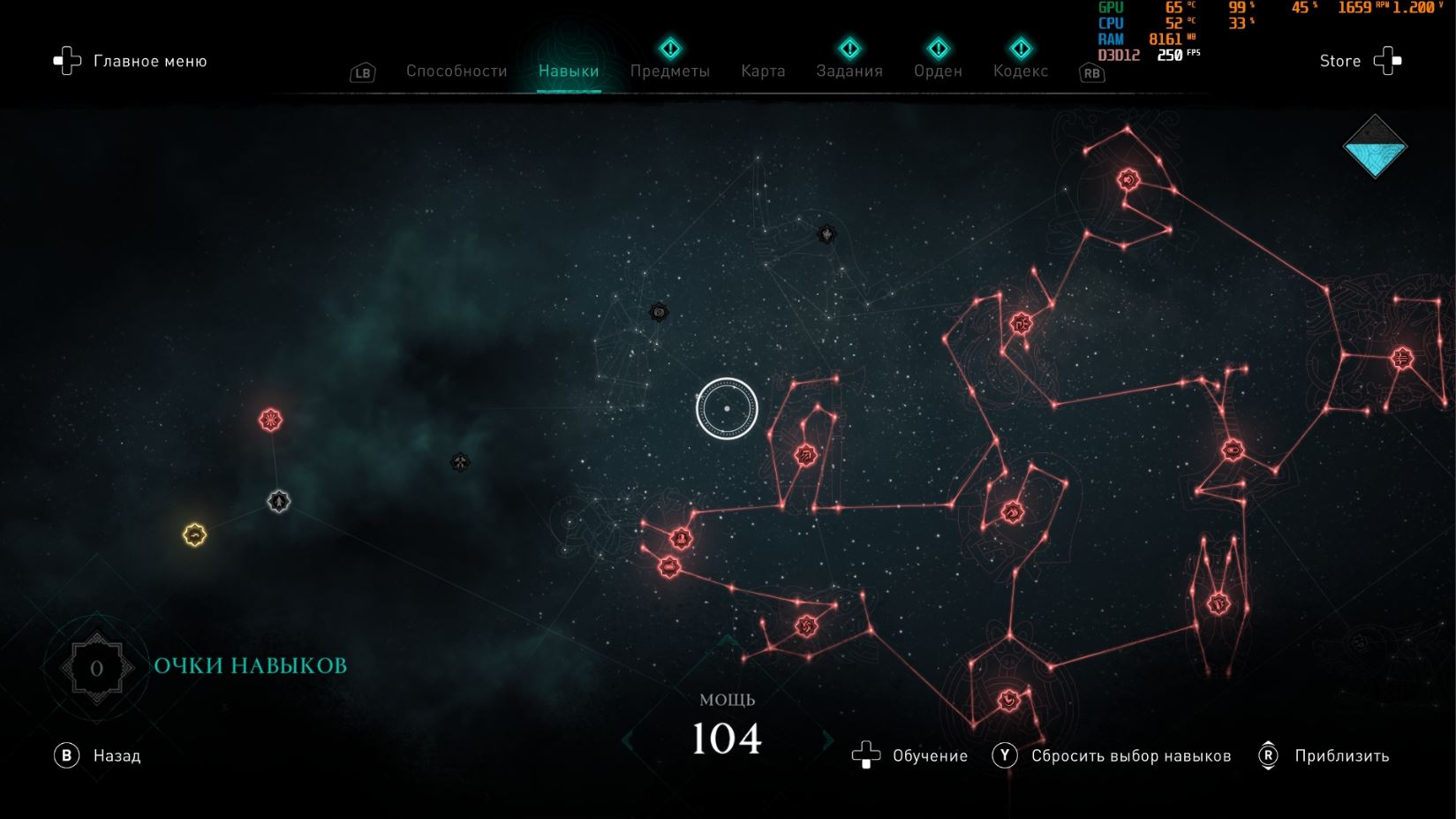
Task: Go to the Предметы tab
Action: click(669, 71)
